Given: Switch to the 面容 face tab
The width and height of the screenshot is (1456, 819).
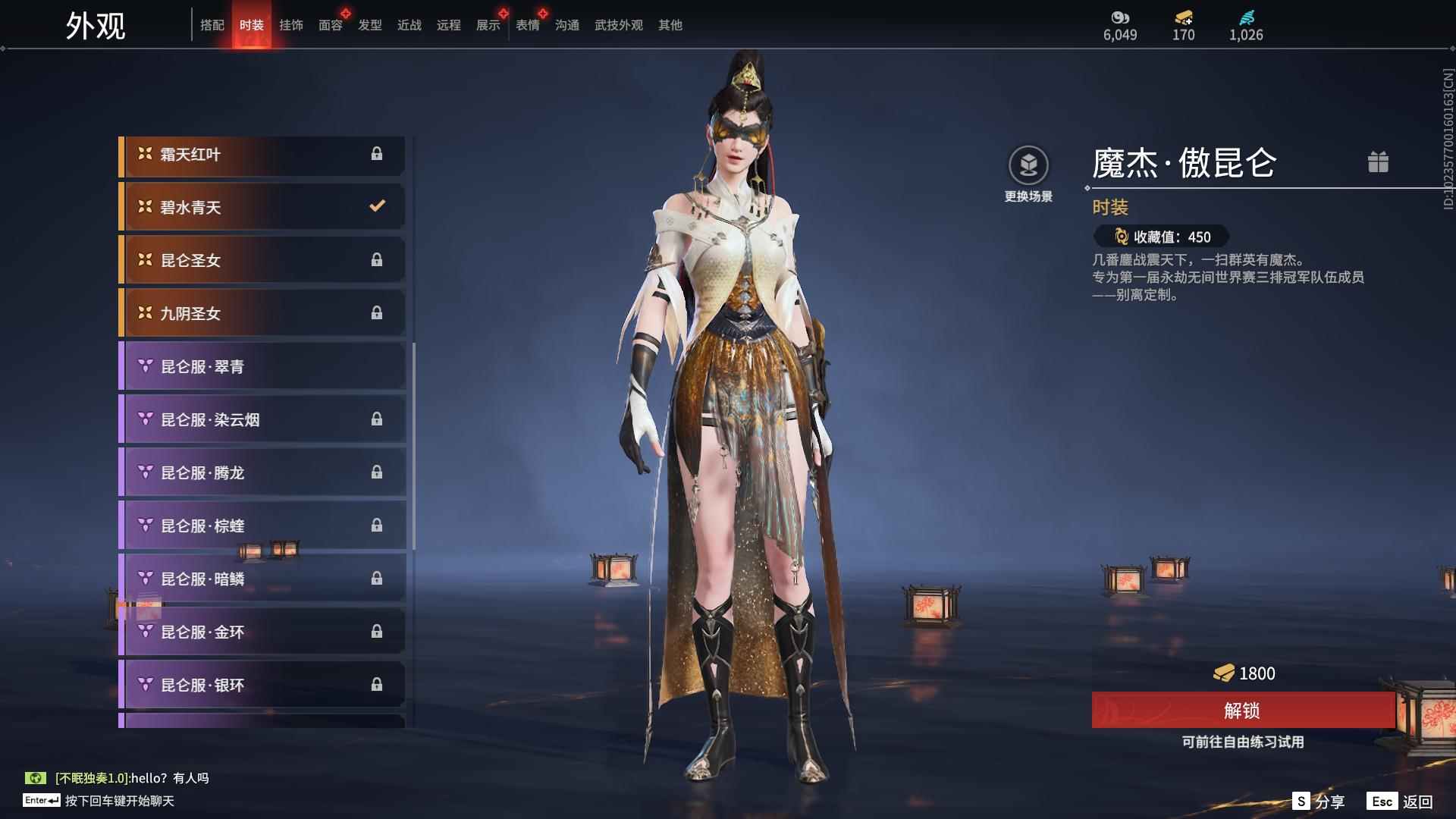Looking at the screenshot, I should (x=330, y=25).
